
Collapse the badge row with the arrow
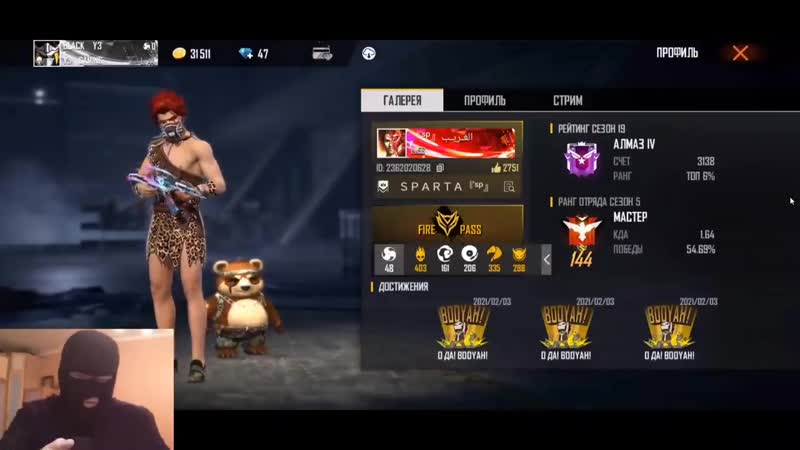547,259
